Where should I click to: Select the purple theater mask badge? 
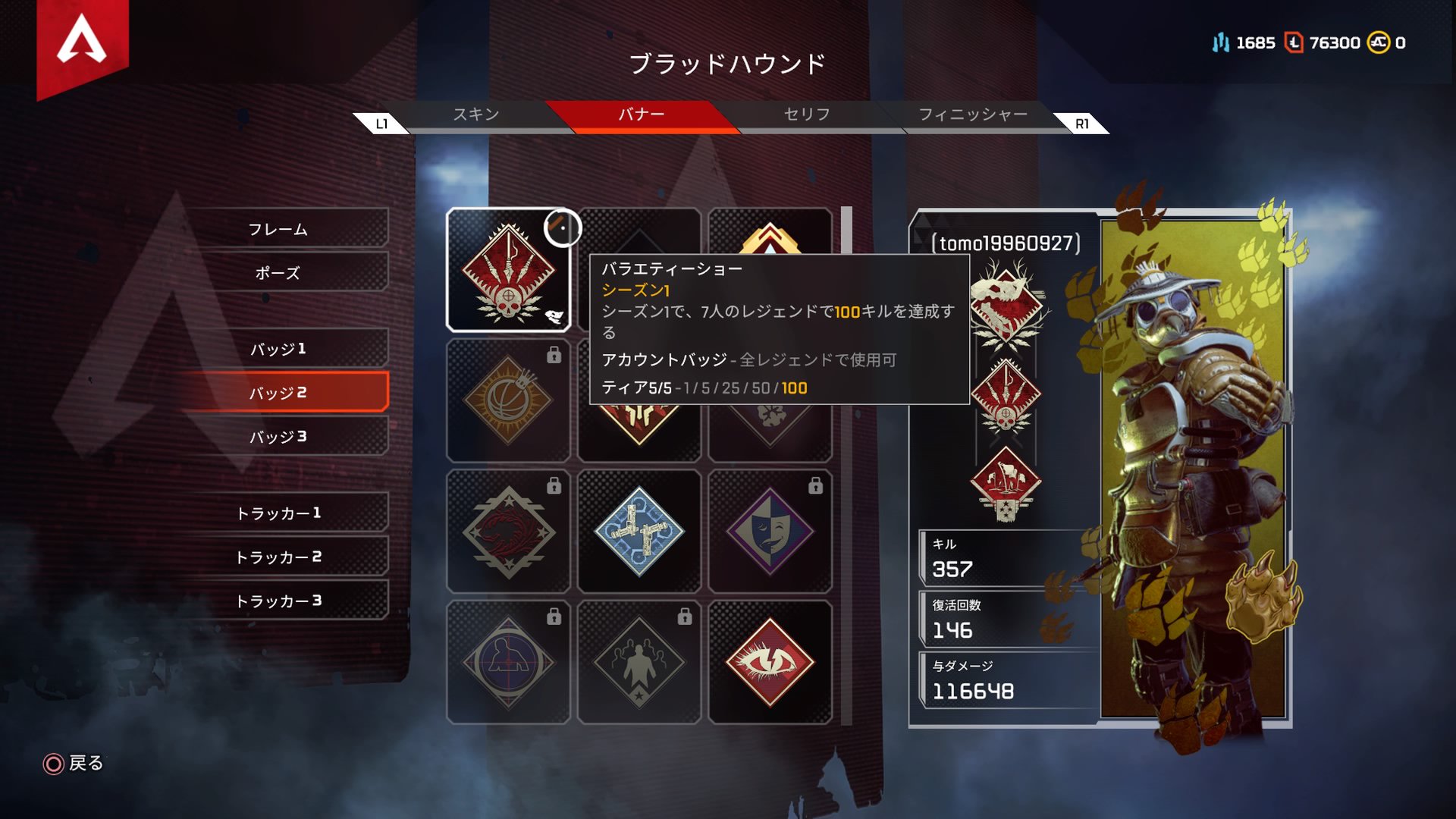tap(770, 531)
